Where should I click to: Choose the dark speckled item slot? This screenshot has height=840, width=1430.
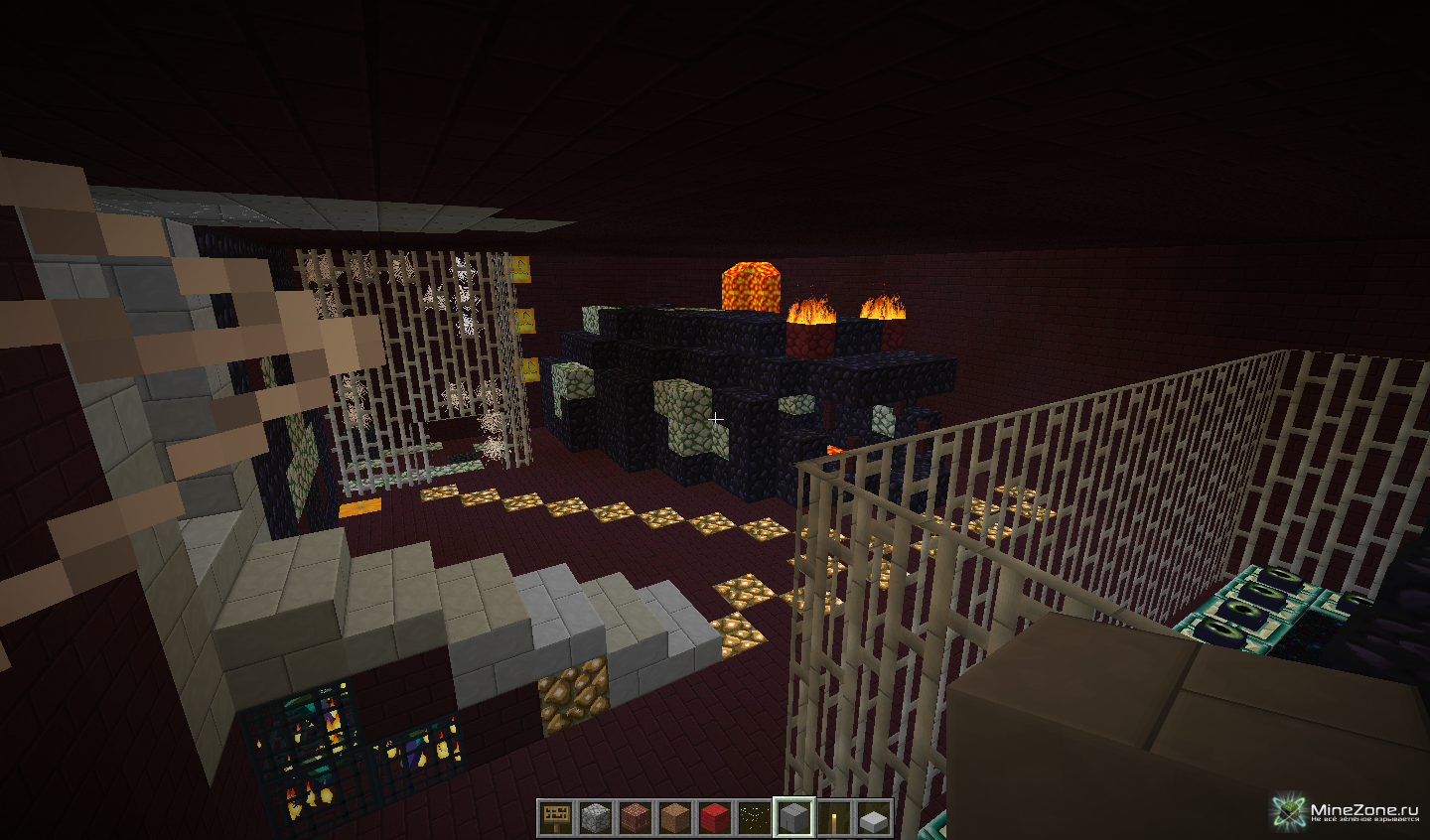755,818
